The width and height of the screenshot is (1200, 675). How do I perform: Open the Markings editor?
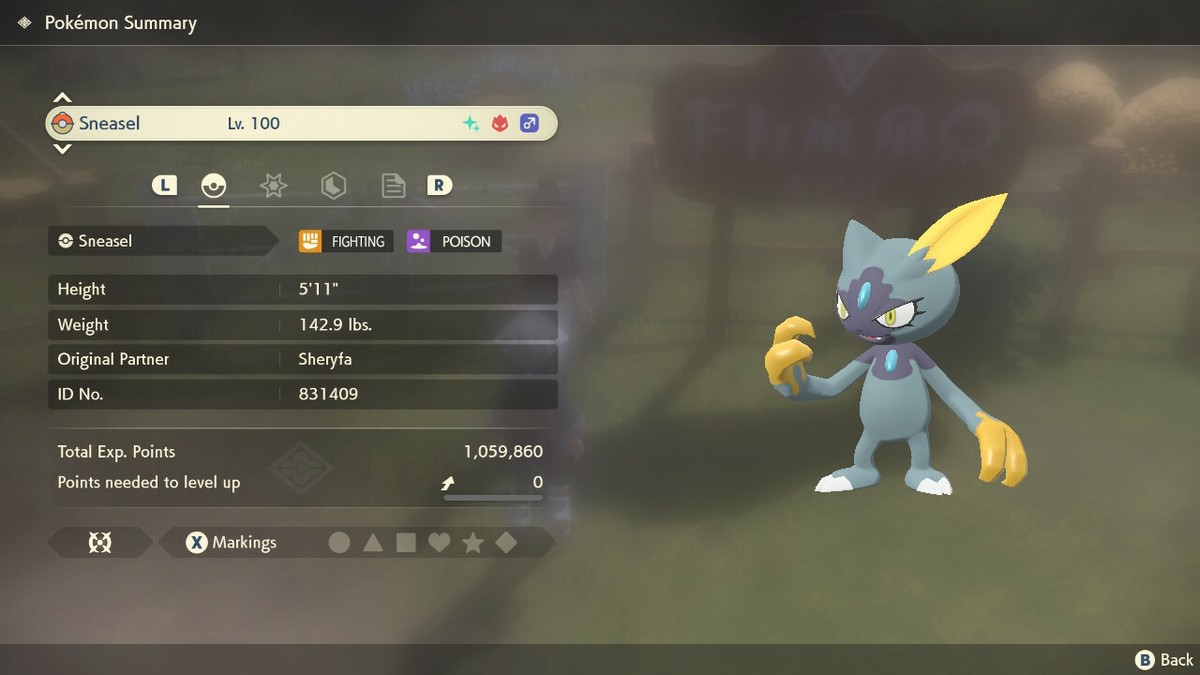(232, 543)
